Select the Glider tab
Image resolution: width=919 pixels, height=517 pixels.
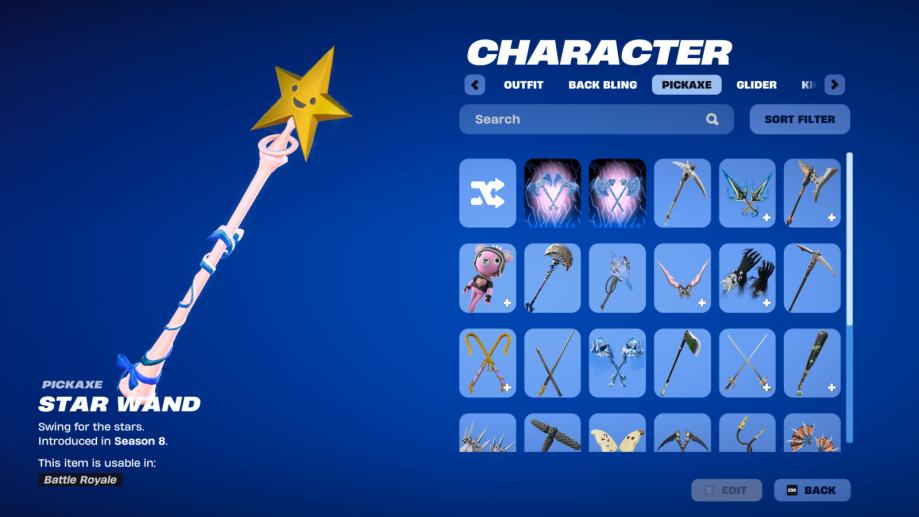(x=757, y=85)
